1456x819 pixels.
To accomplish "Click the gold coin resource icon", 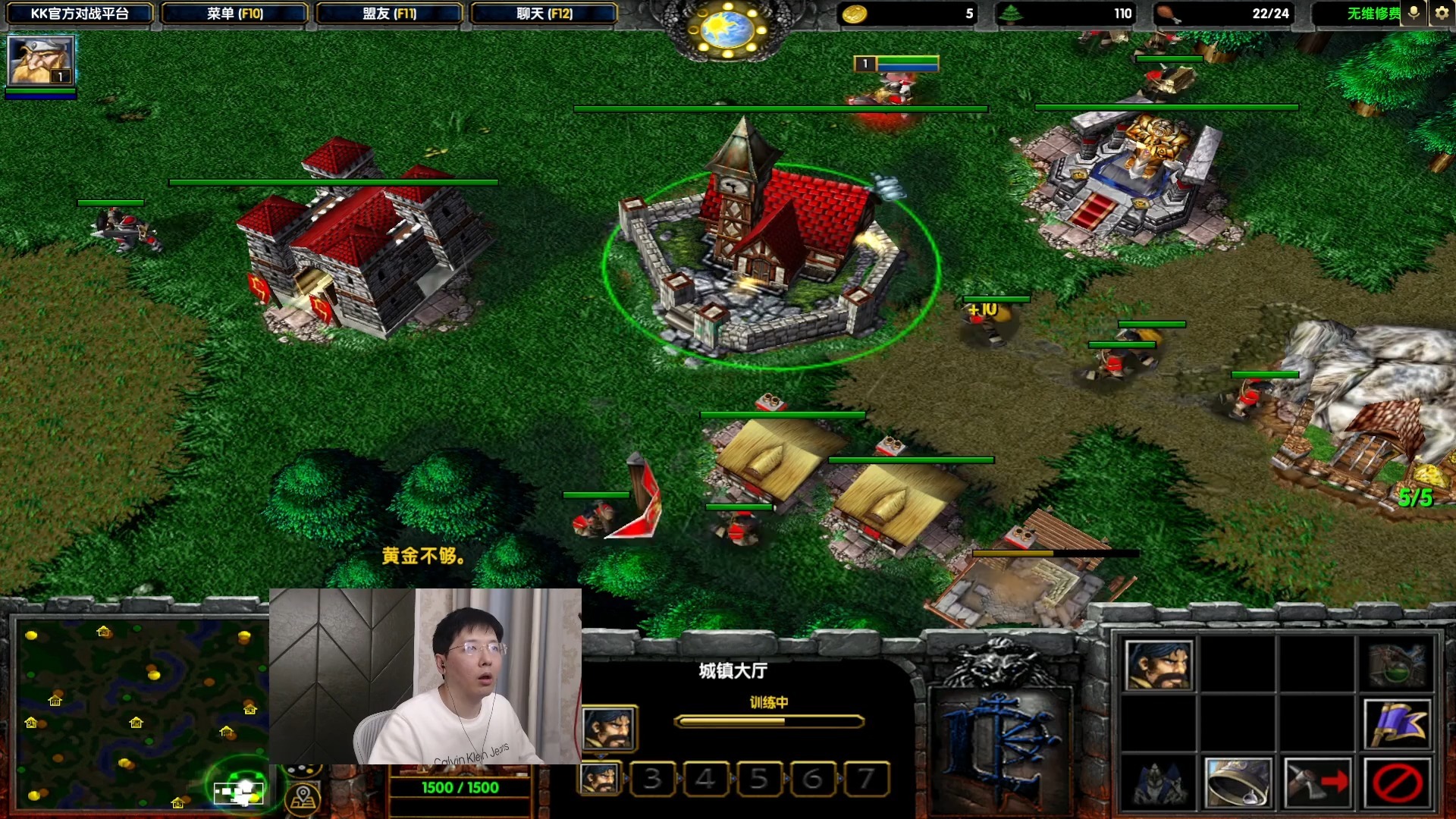I will 856,13.
